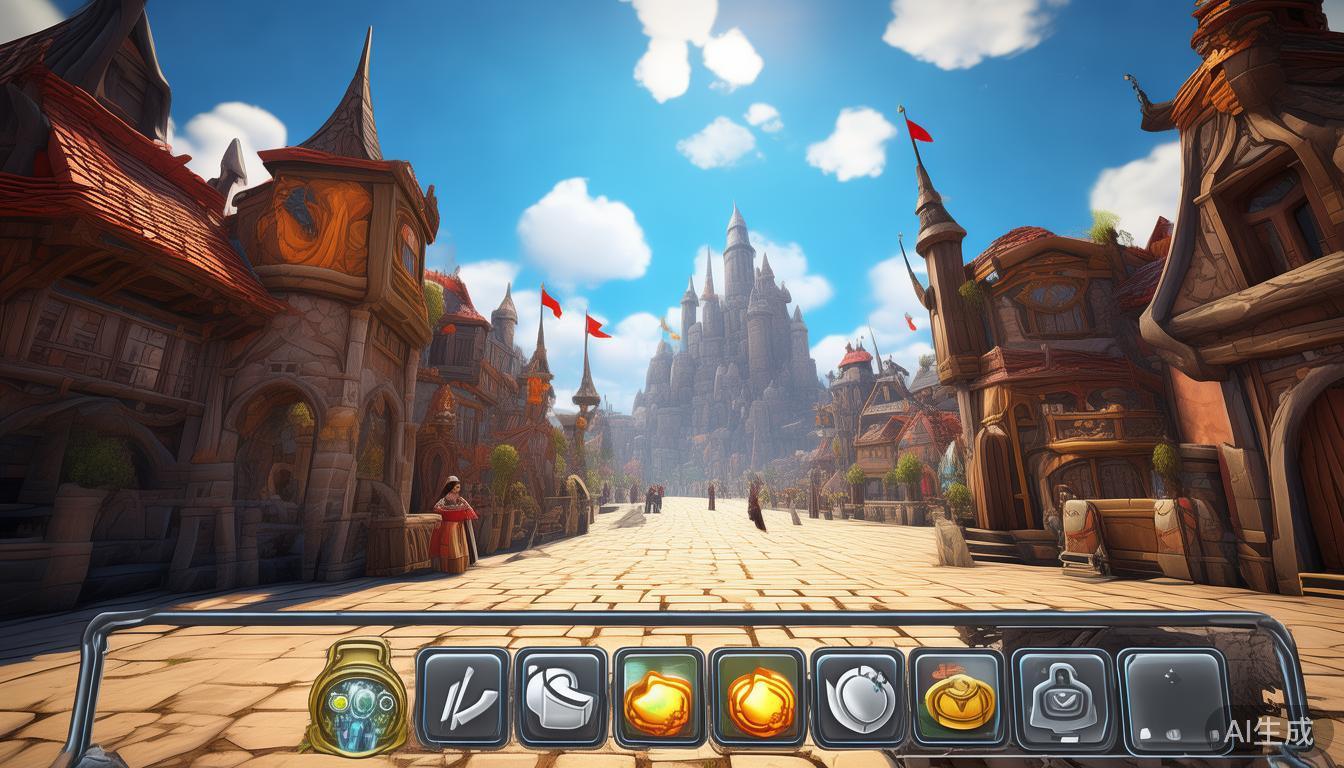Use the orange gem beside the helmet slot
1344x768 pixels.
pyautogui.click(x=659, y=697)
